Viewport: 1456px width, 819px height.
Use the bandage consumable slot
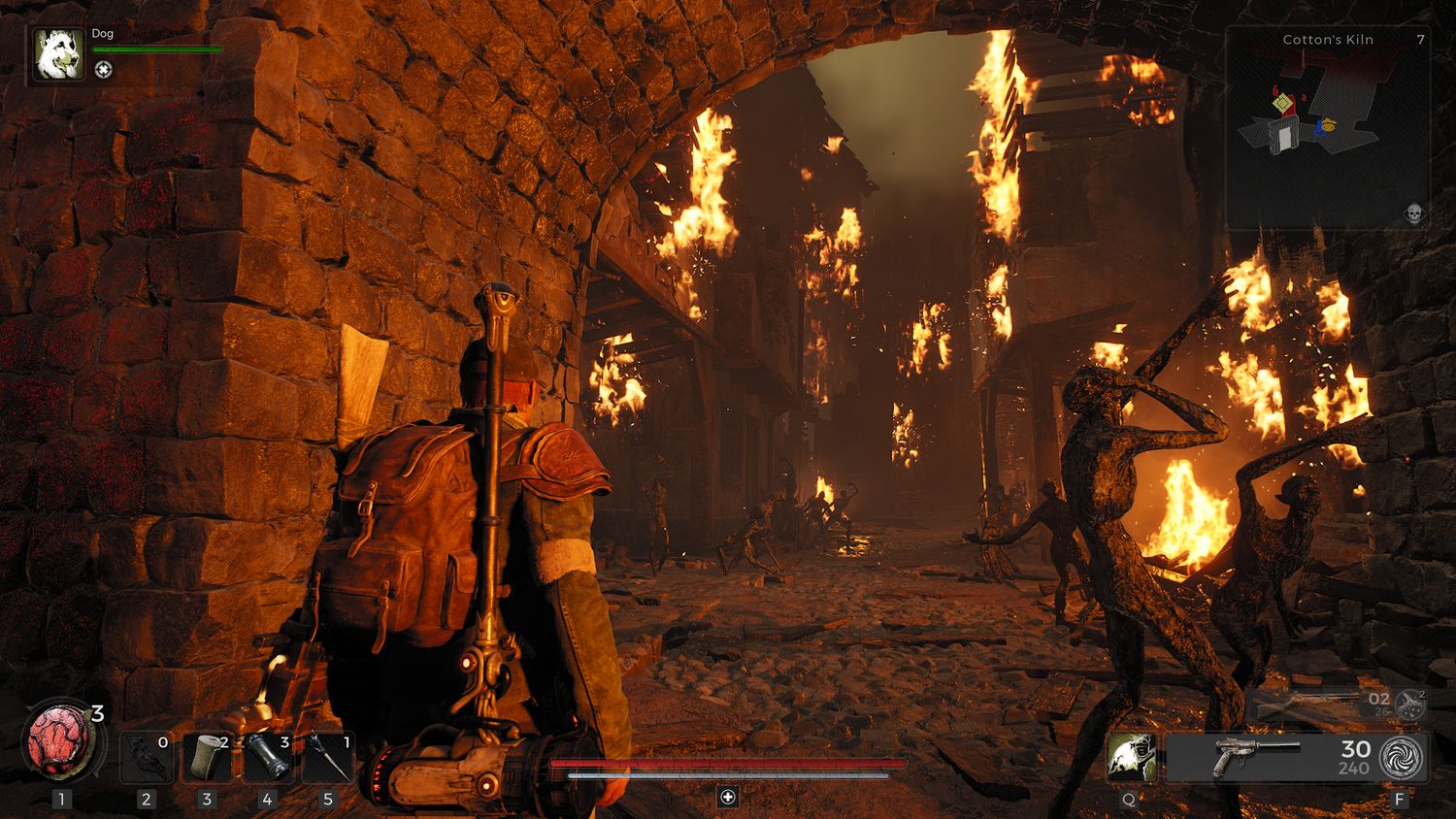click(x=207, y=757)
